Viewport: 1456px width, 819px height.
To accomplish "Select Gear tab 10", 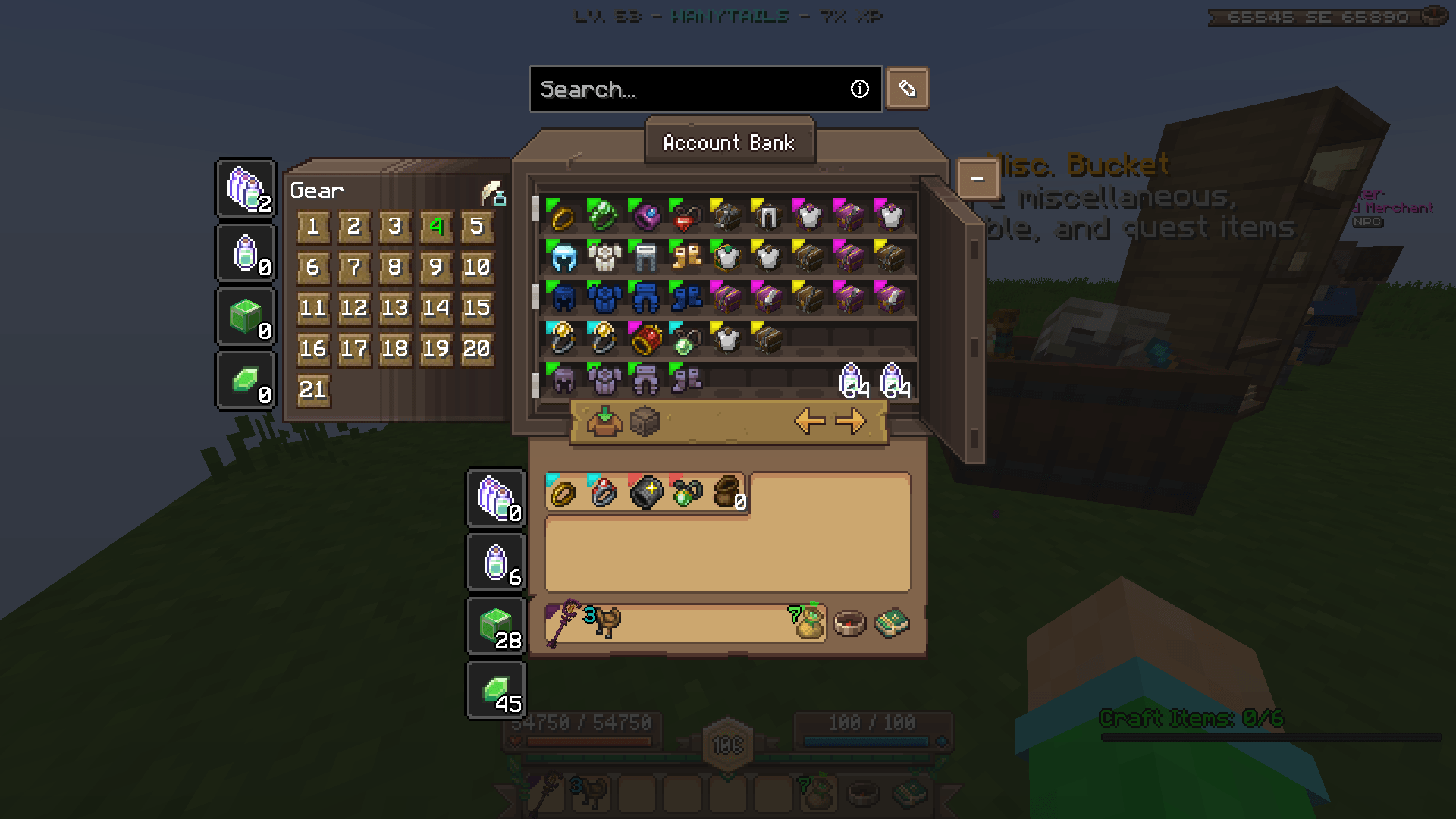I will (x=478, y=267).
